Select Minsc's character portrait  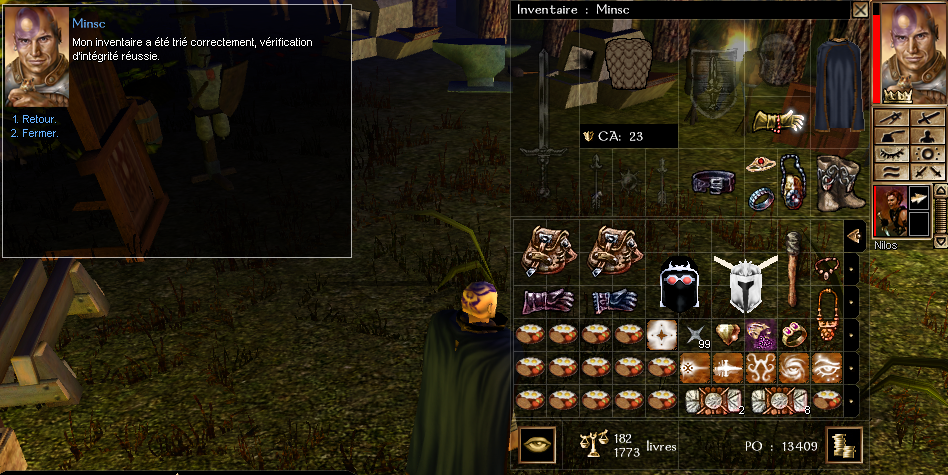(x=912, y=50)
